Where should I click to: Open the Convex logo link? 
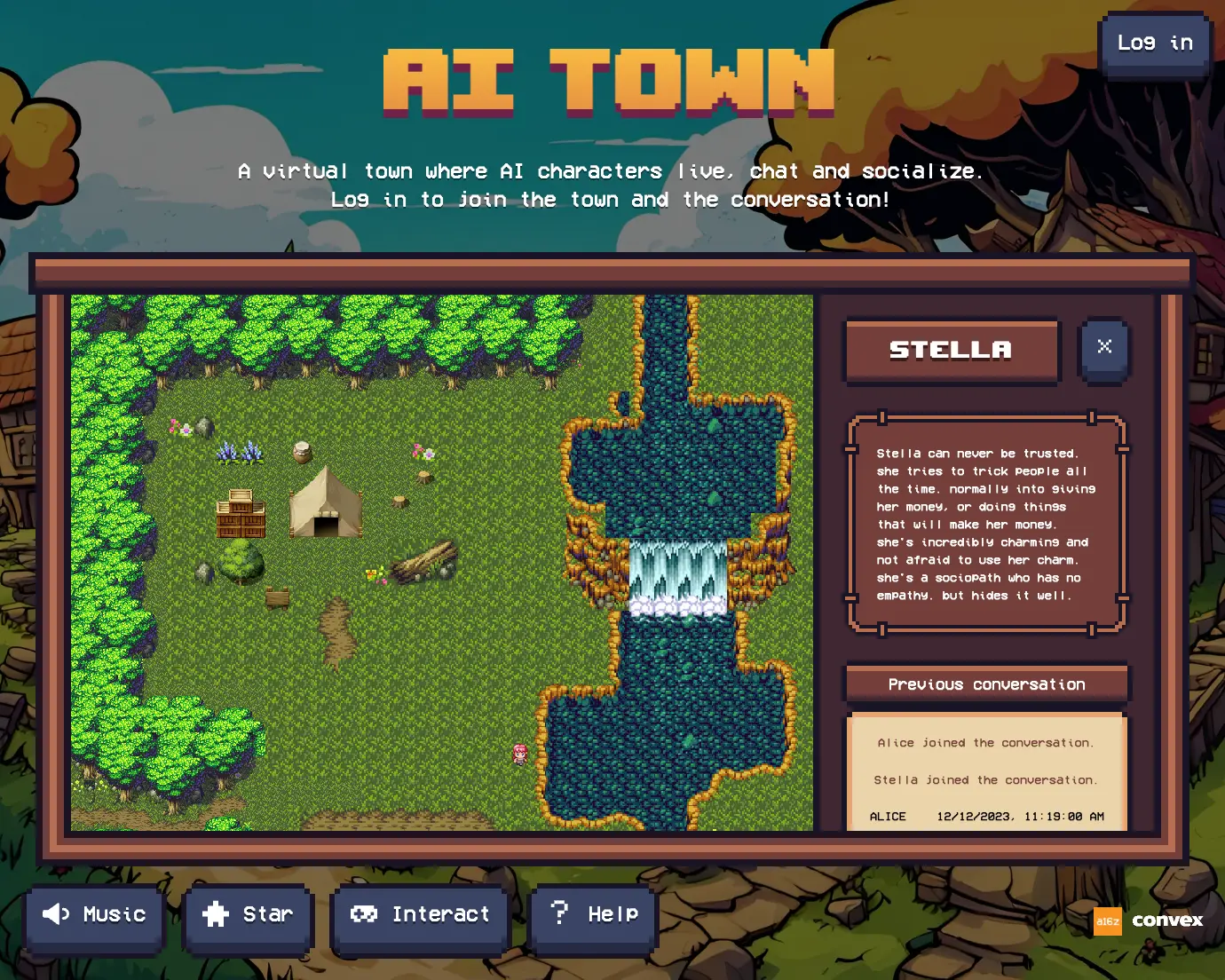pos(1167,921)
